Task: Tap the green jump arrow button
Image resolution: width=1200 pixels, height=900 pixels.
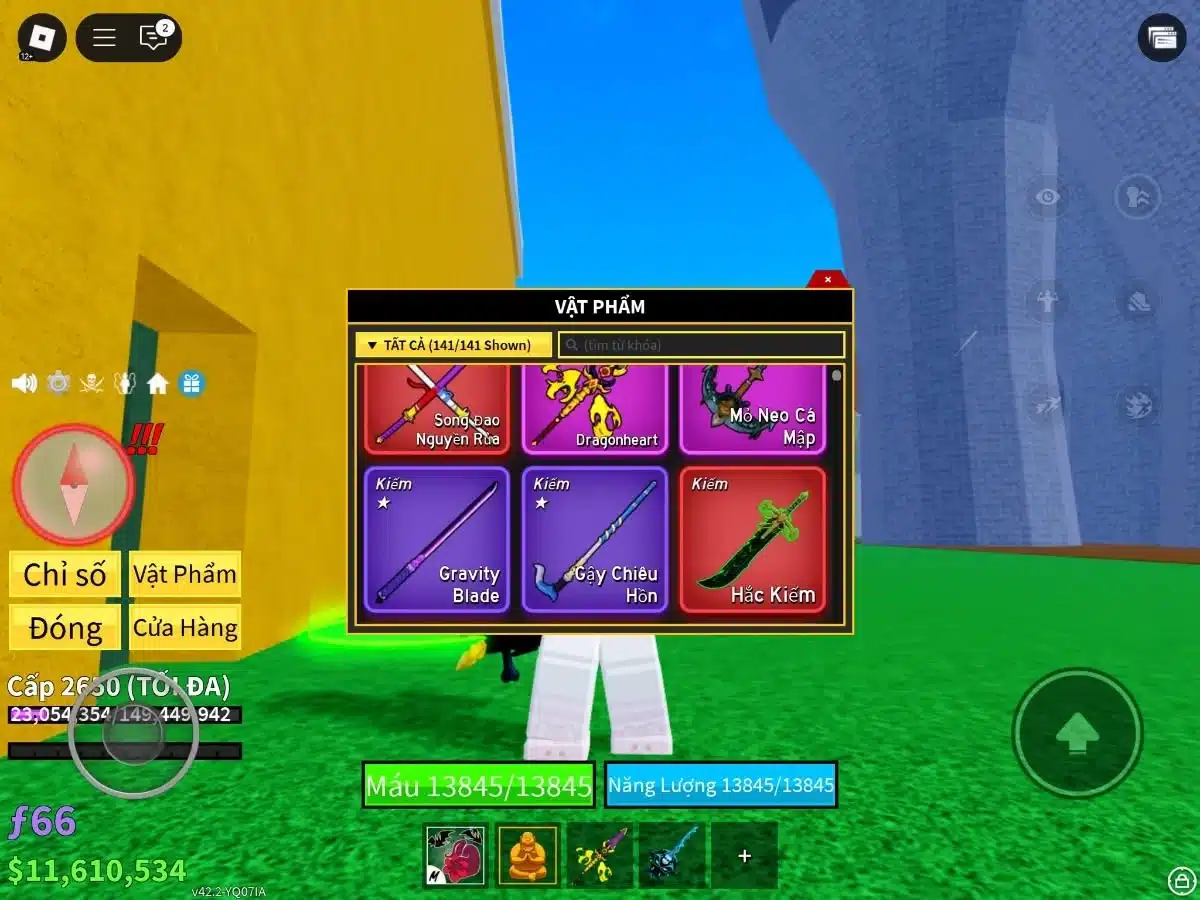Action: [x=1077, y=733]
